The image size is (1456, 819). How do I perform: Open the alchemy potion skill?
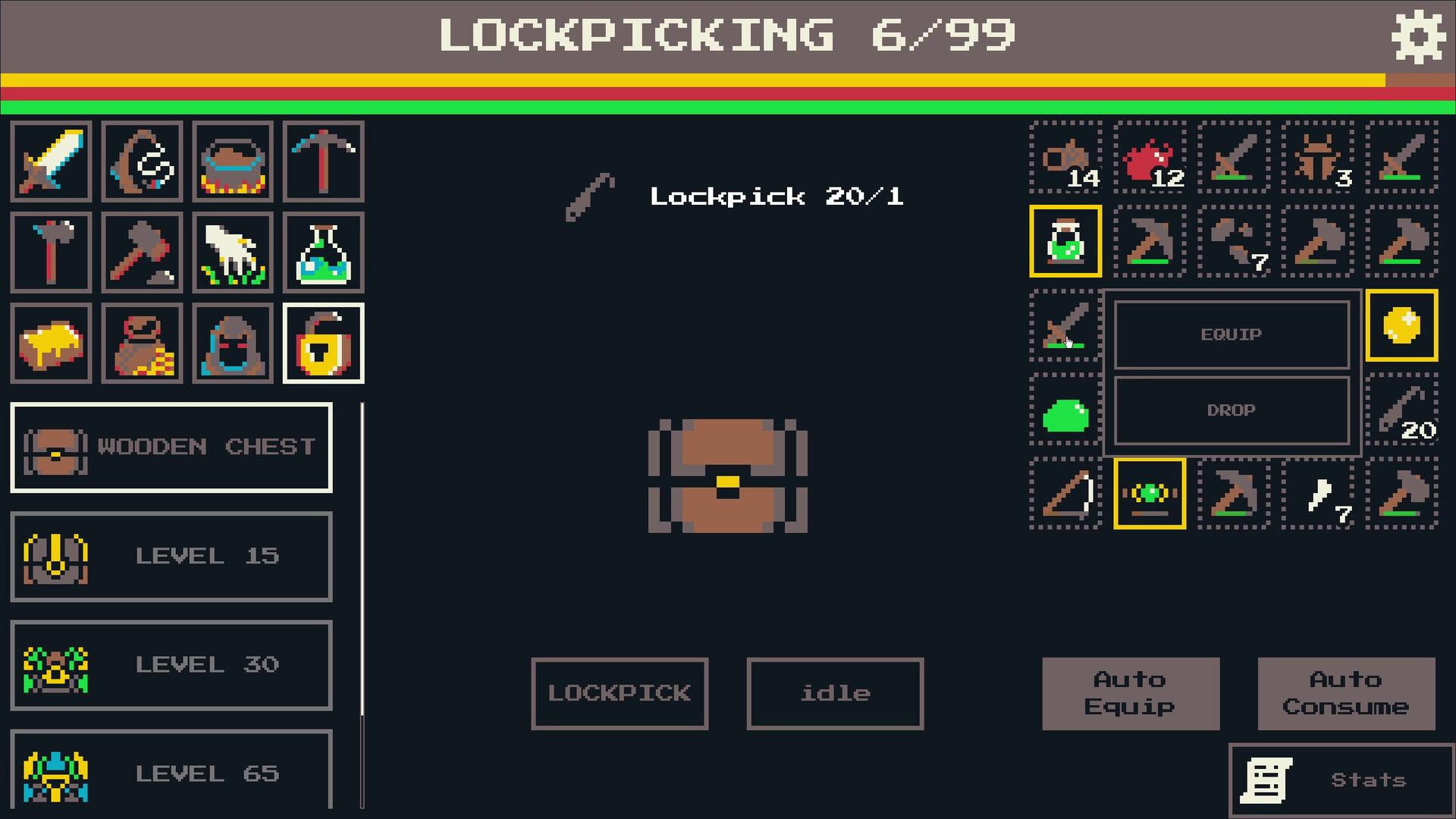[323, 252]
